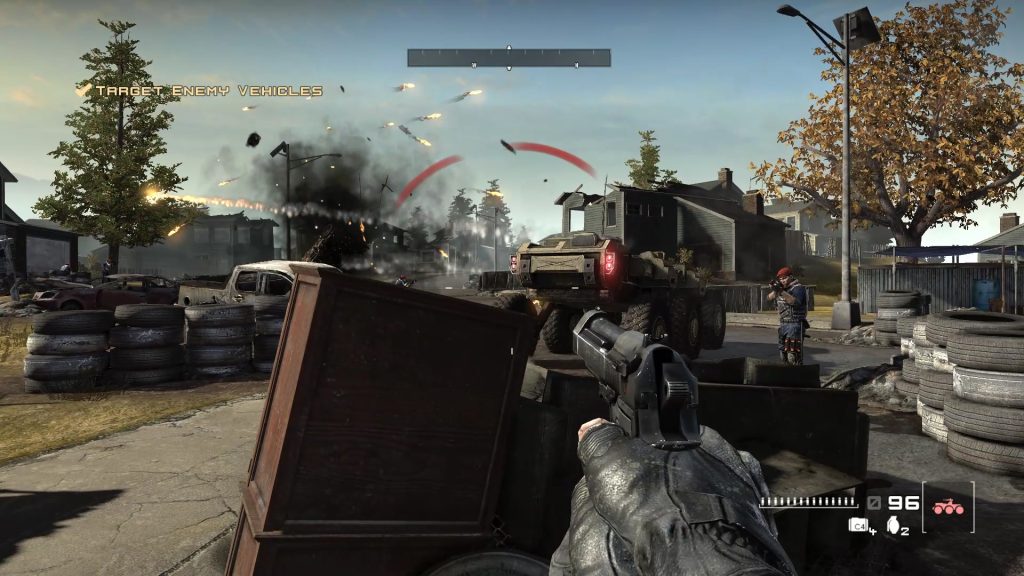Select the frag grenade icon
The height and width of the screenshot is (576, 1024).
pyautogui.click(x=892, y=525)
